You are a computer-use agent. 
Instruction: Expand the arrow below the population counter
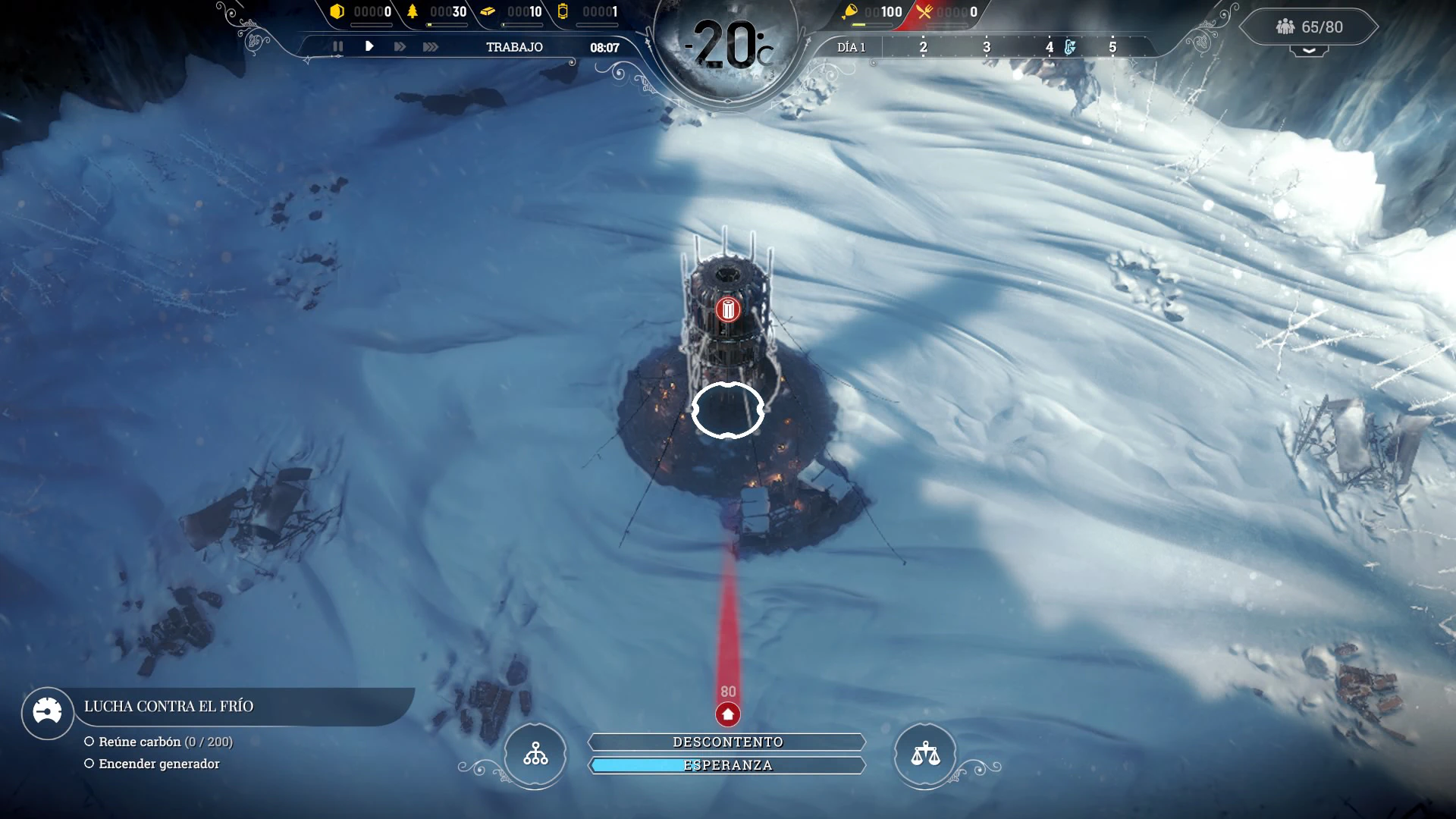click(x=1310, y=51)
